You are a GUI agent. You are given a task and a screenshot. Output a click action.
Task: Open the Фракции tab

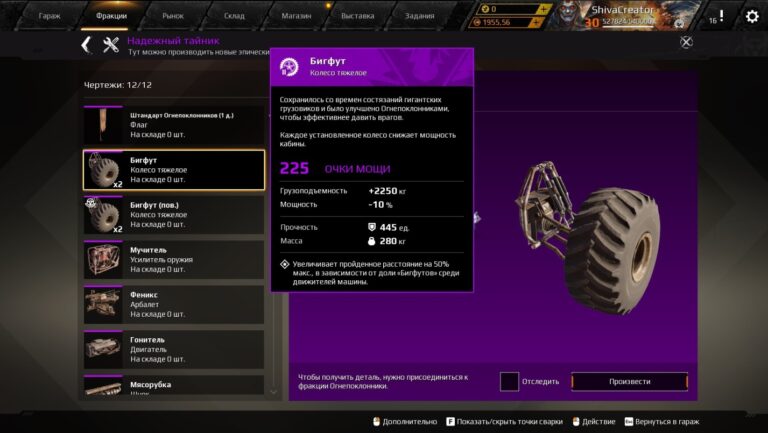tap(111, 16)
